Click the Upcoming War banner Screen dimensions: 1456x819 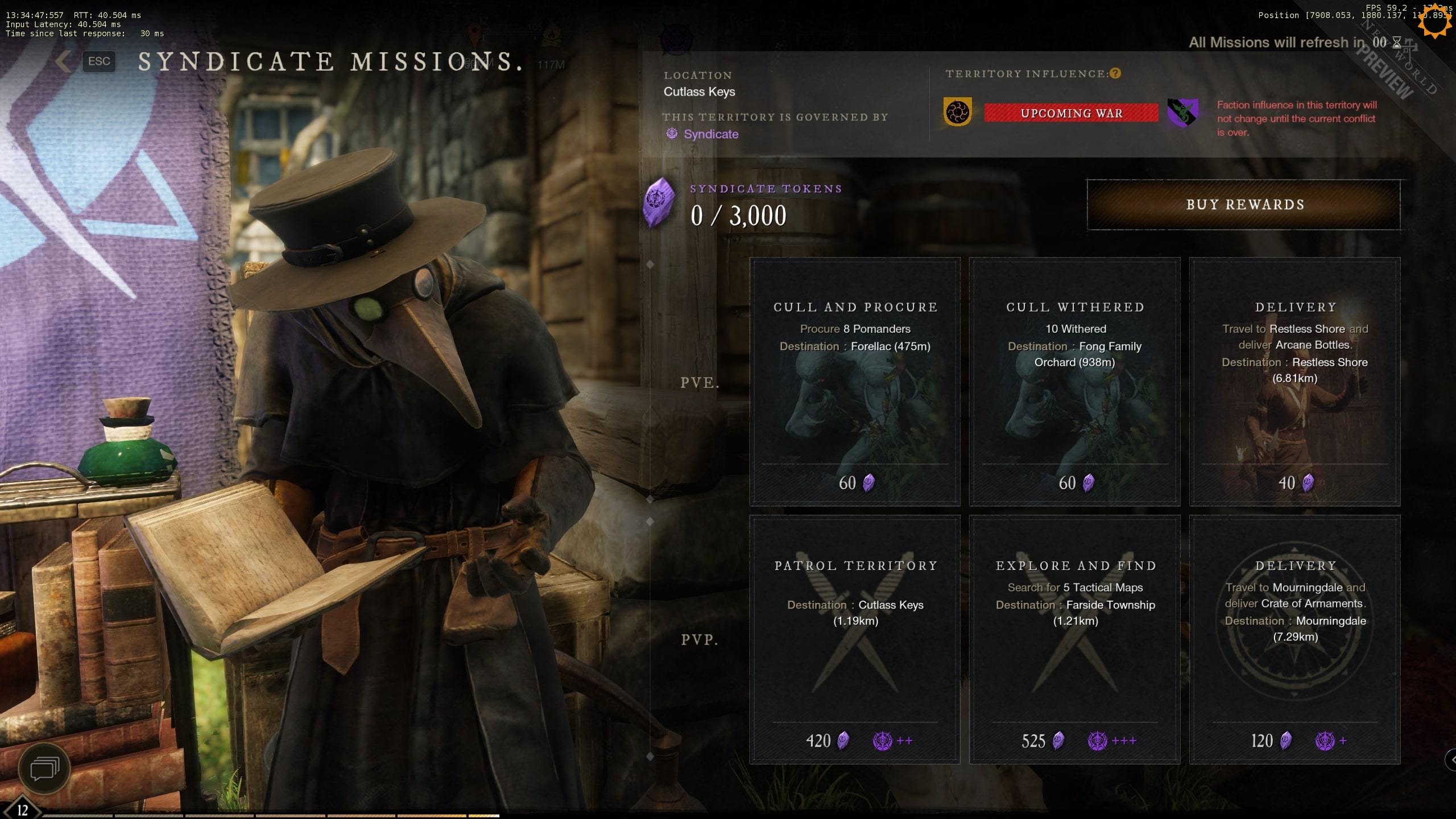[x=1071, y=113]
